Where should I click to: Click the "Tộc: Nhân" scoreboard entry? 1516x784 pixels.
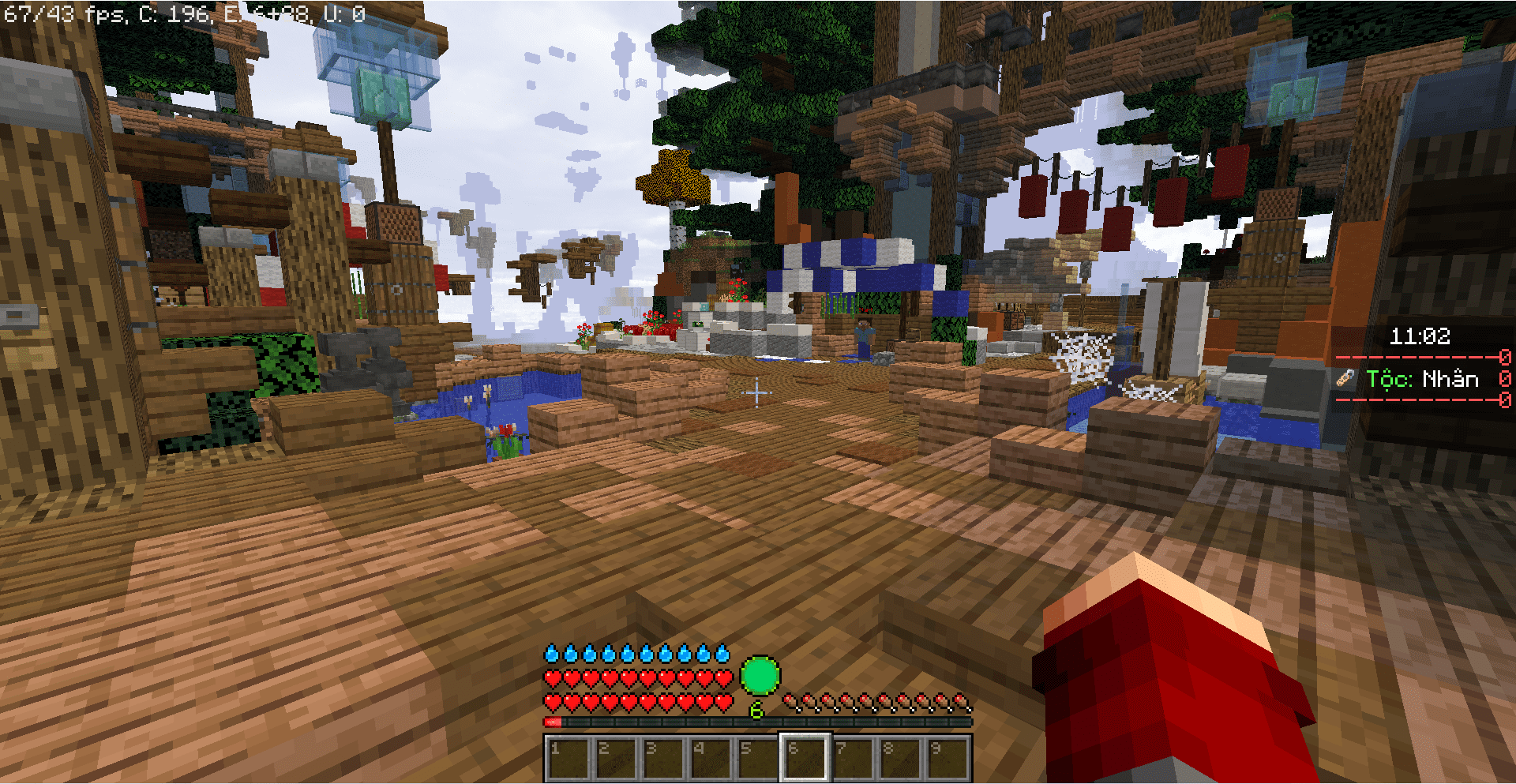[x=1422, y=379]
